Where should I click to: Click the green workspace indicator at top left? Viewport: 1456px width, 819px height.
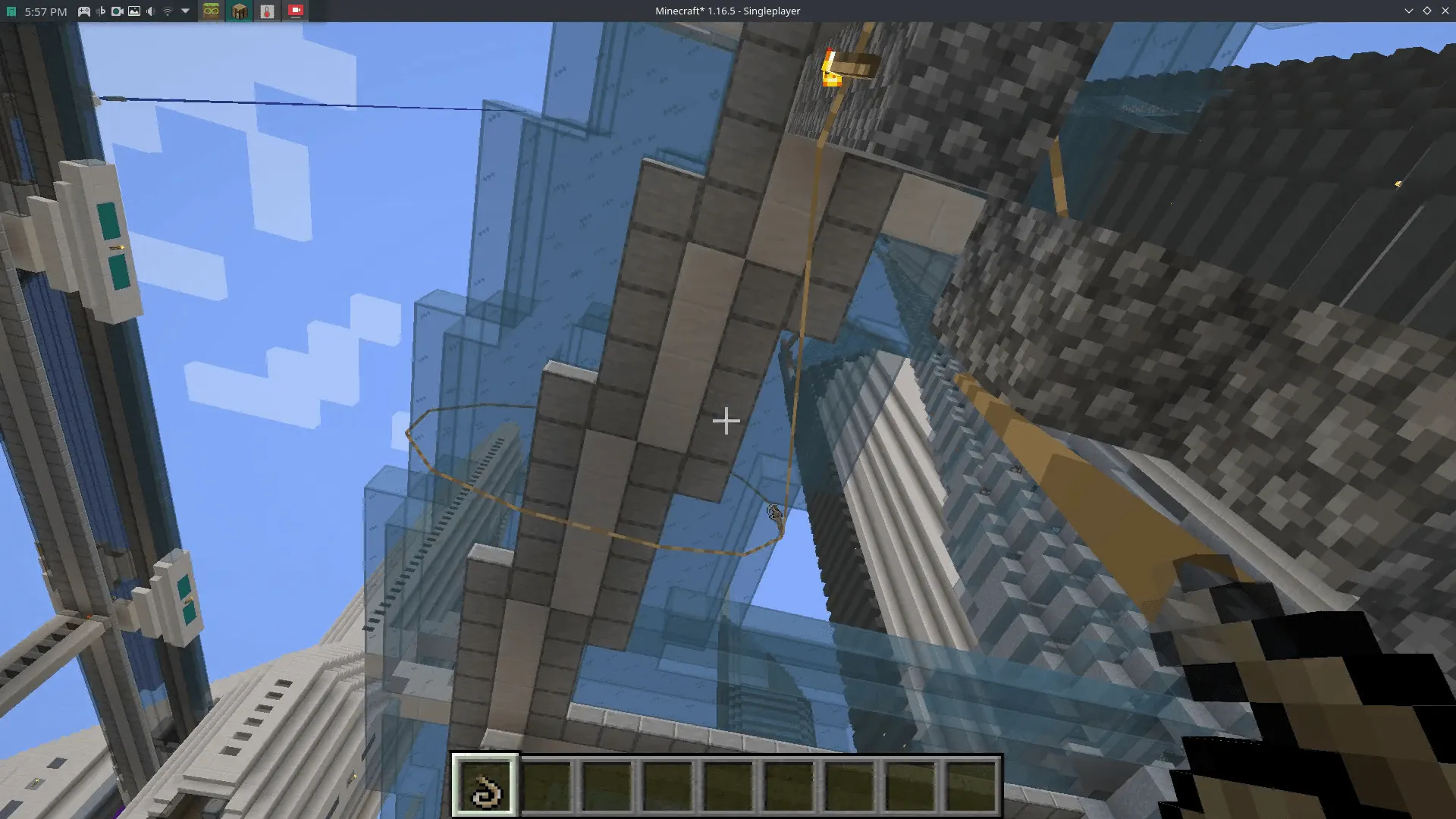point(11,11)
